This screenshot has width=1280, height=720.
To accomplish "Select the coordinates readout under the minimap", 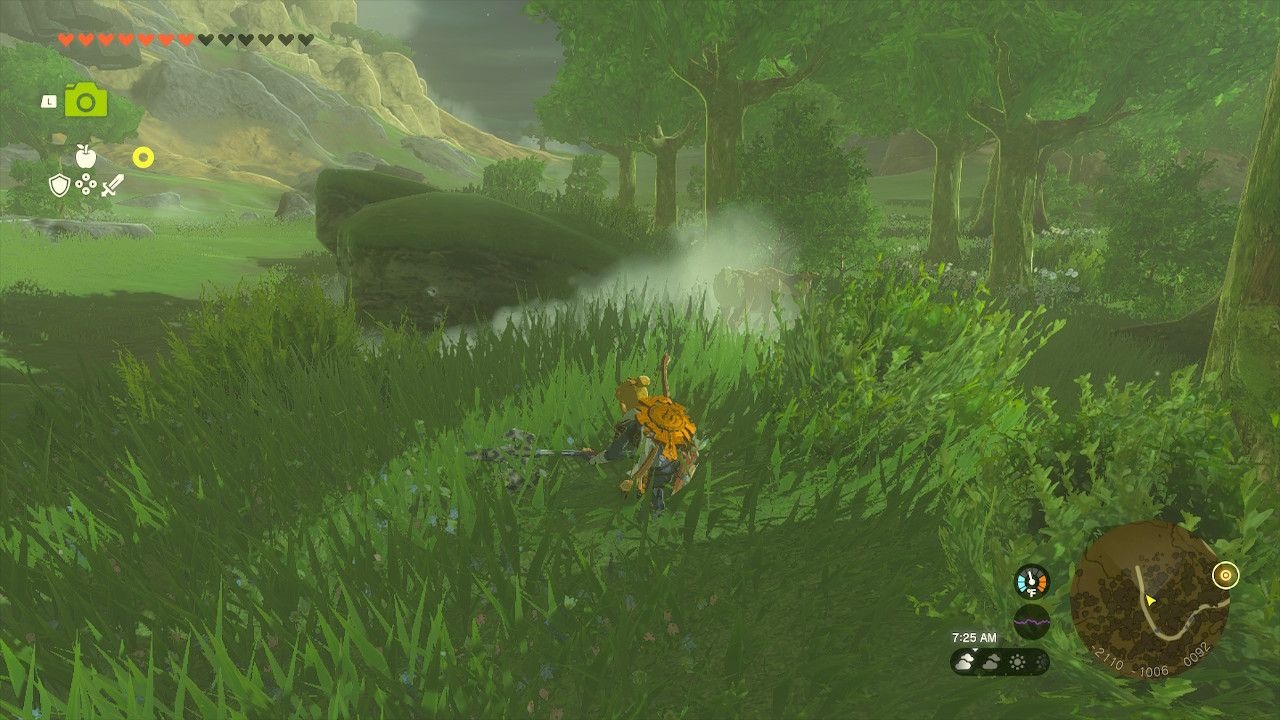I will click(1150, 662).
